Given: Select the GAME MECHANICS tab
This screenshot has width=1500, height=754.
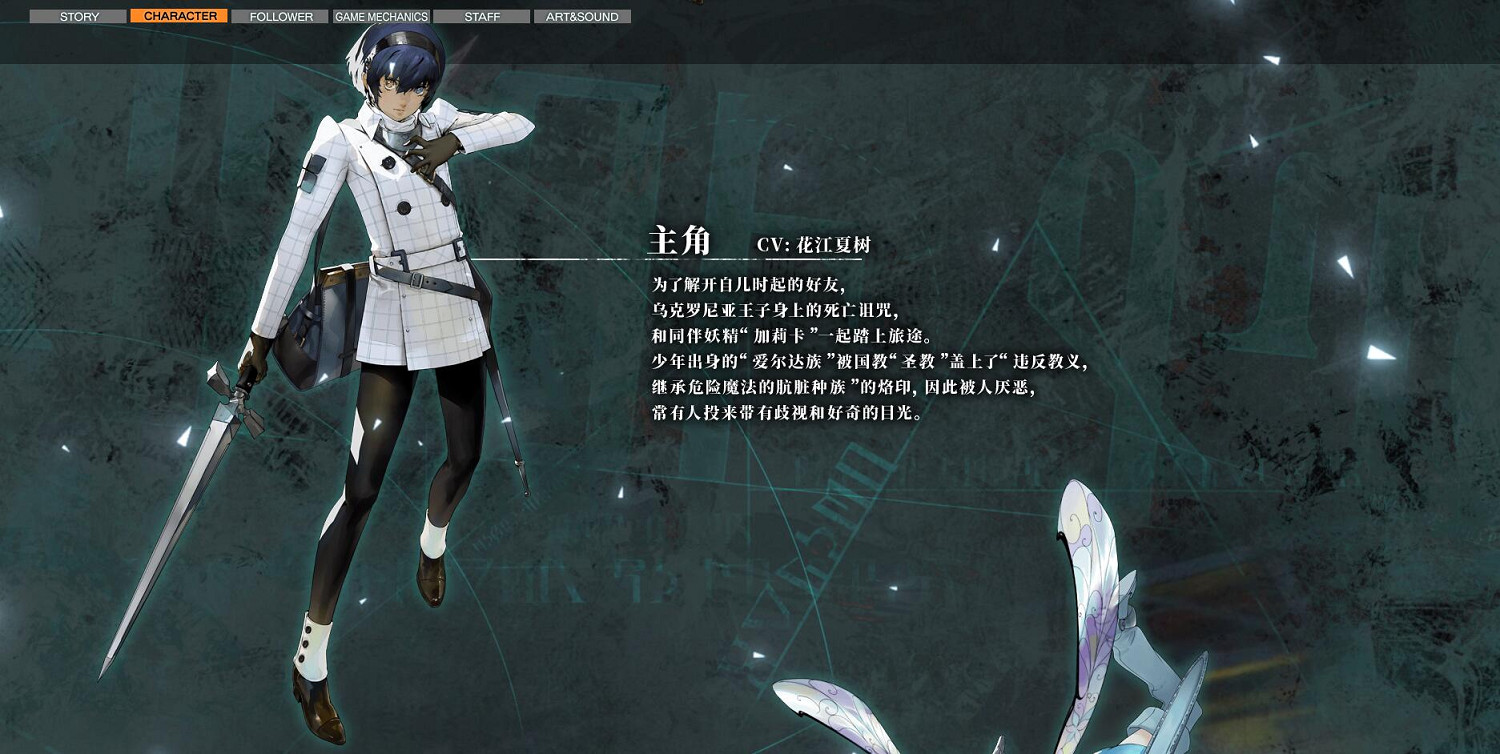Looking at the screenshot, I should [x=380, y=16].
